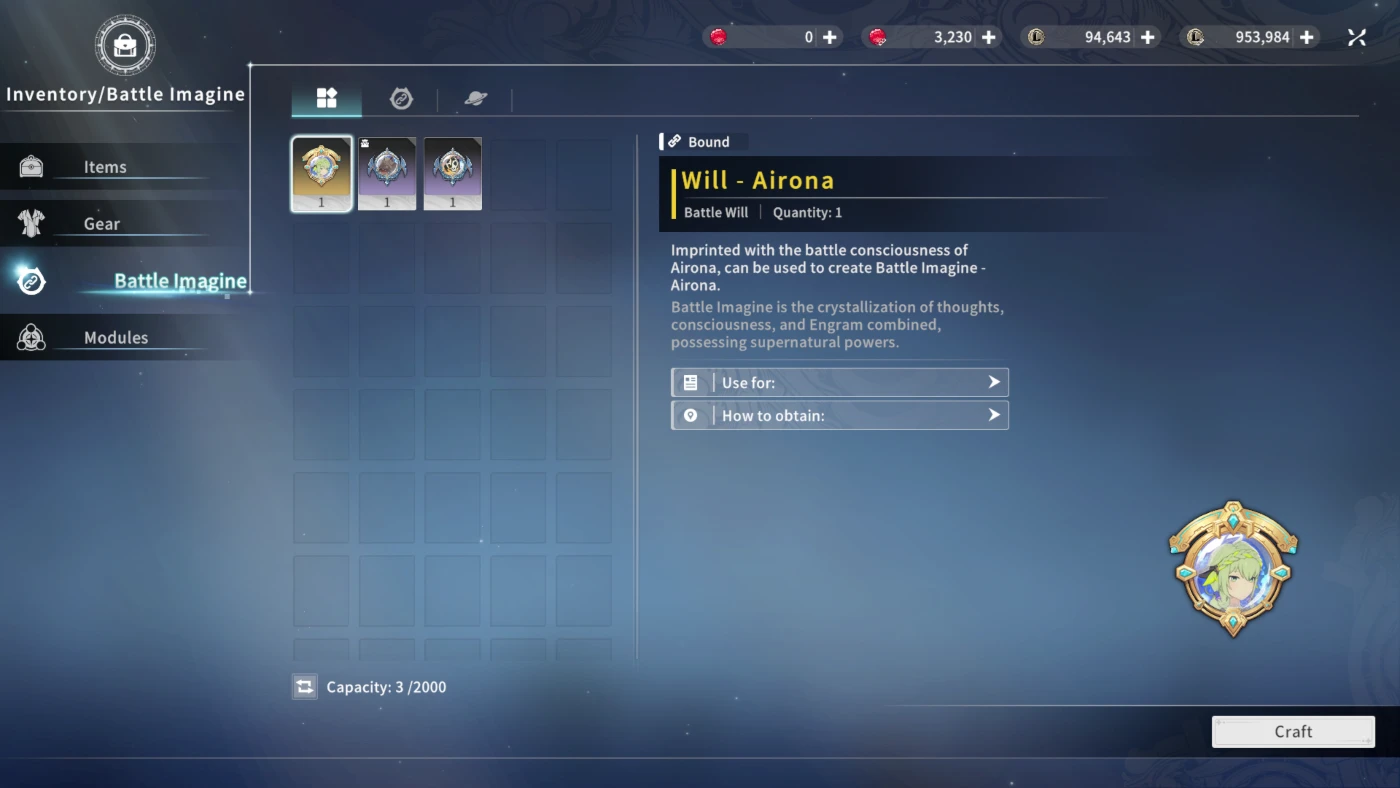Open the Modules inventory category
The image size is (1400, 788).
pyautogui.click(x=115, y=338)
